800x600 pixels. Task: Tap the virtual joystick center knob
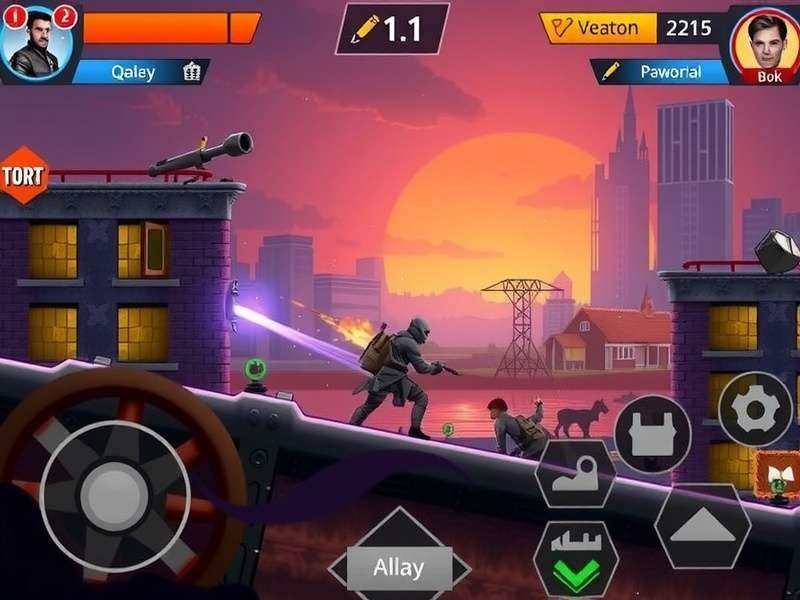click(x=113, y=495)
